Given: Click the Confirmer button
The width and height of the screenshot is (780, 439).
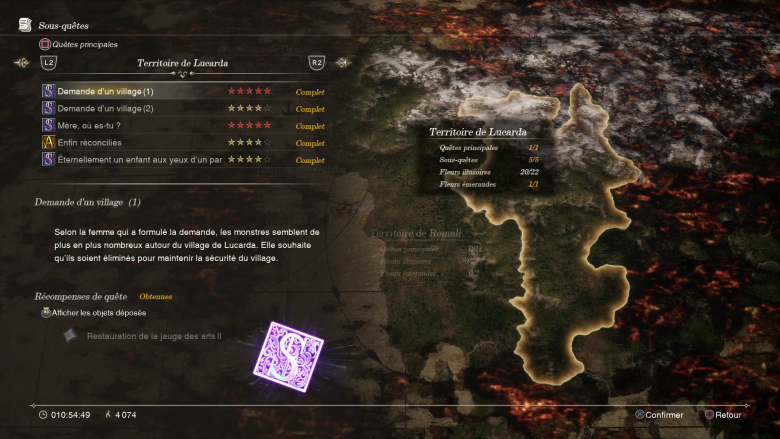Looking at the screenshot, I should tap(658, 415).
